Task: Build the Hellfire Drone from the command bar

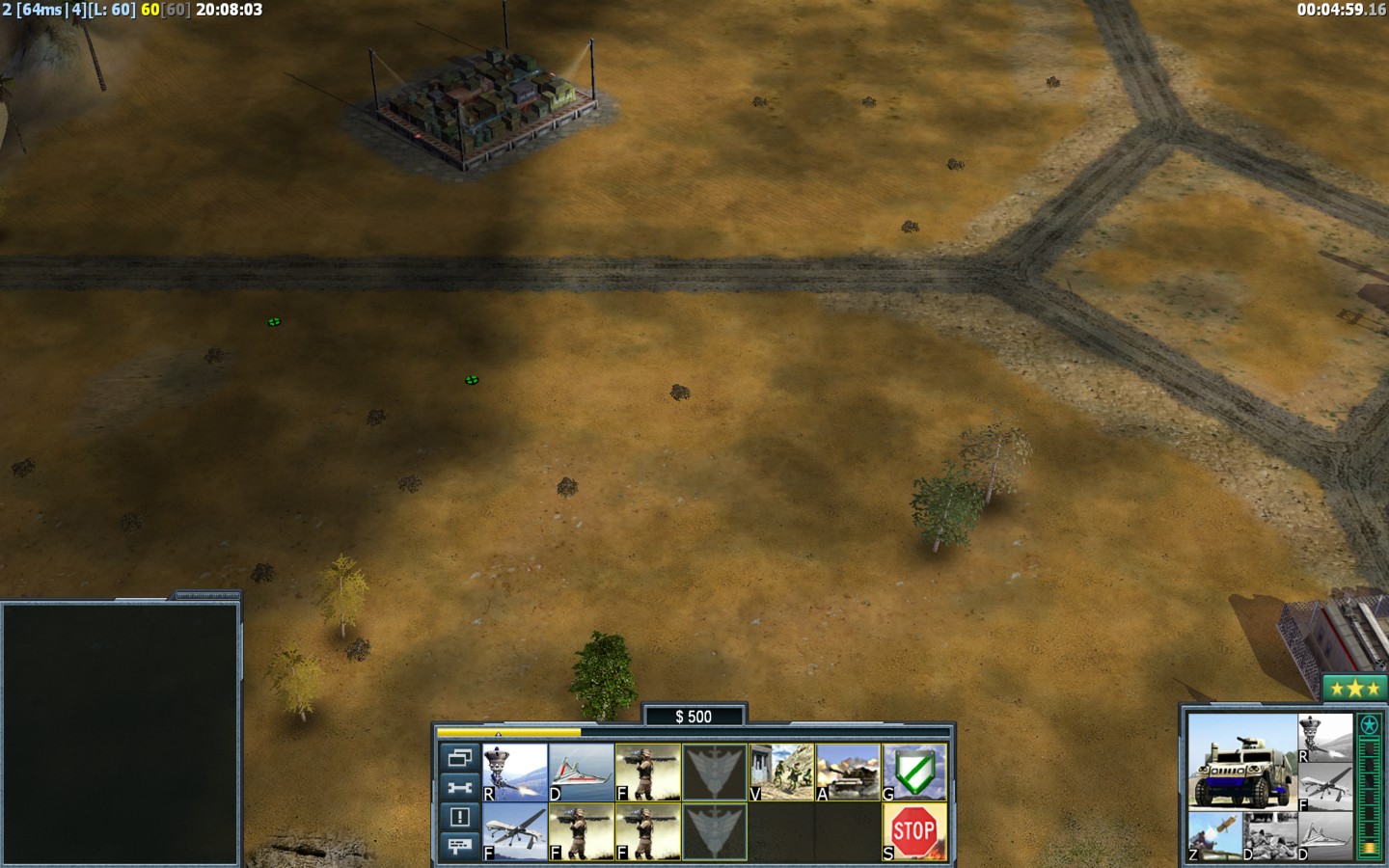Action: coord(515,831)
